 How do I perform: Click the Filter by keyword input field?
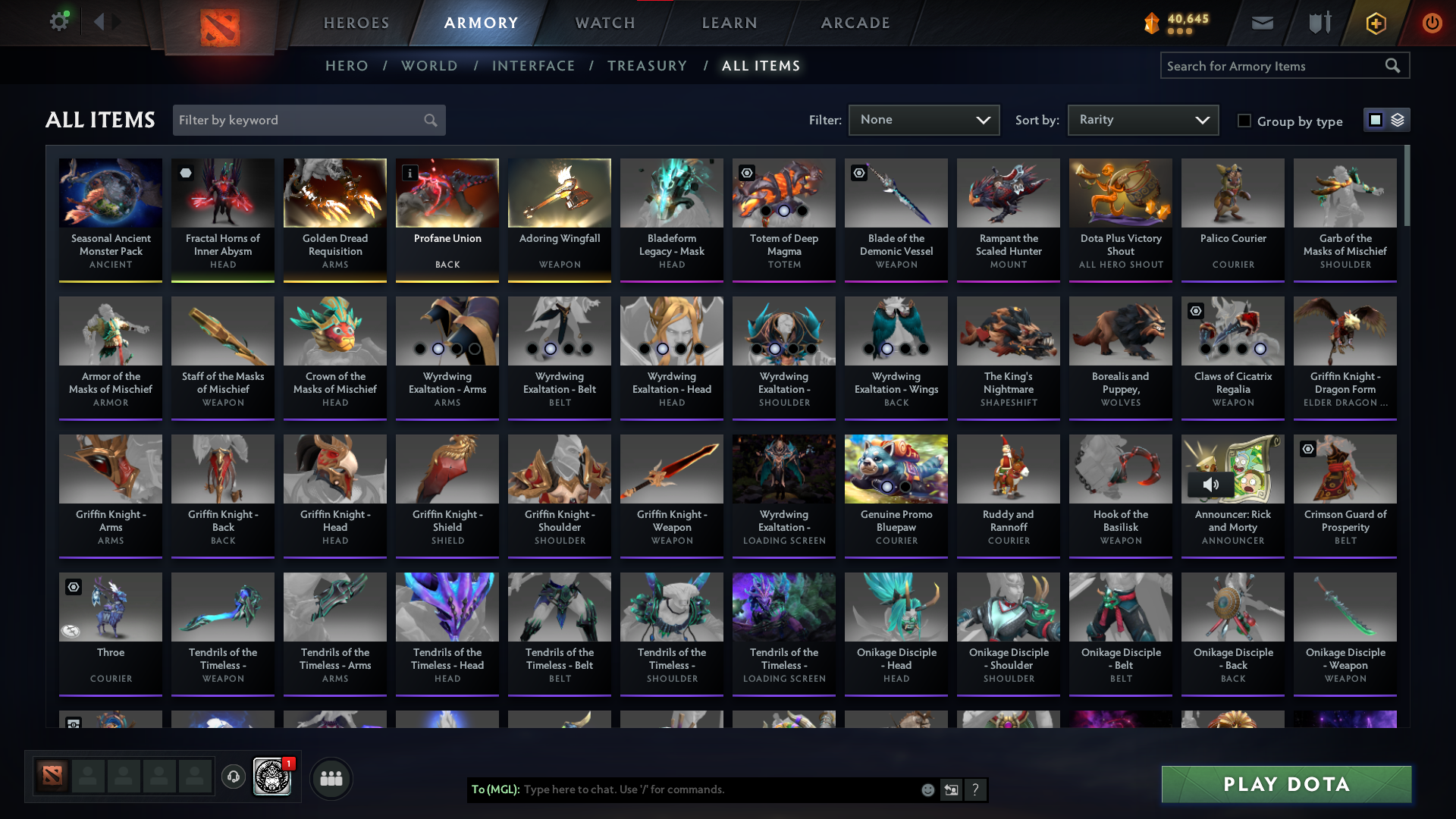(296, 120)
